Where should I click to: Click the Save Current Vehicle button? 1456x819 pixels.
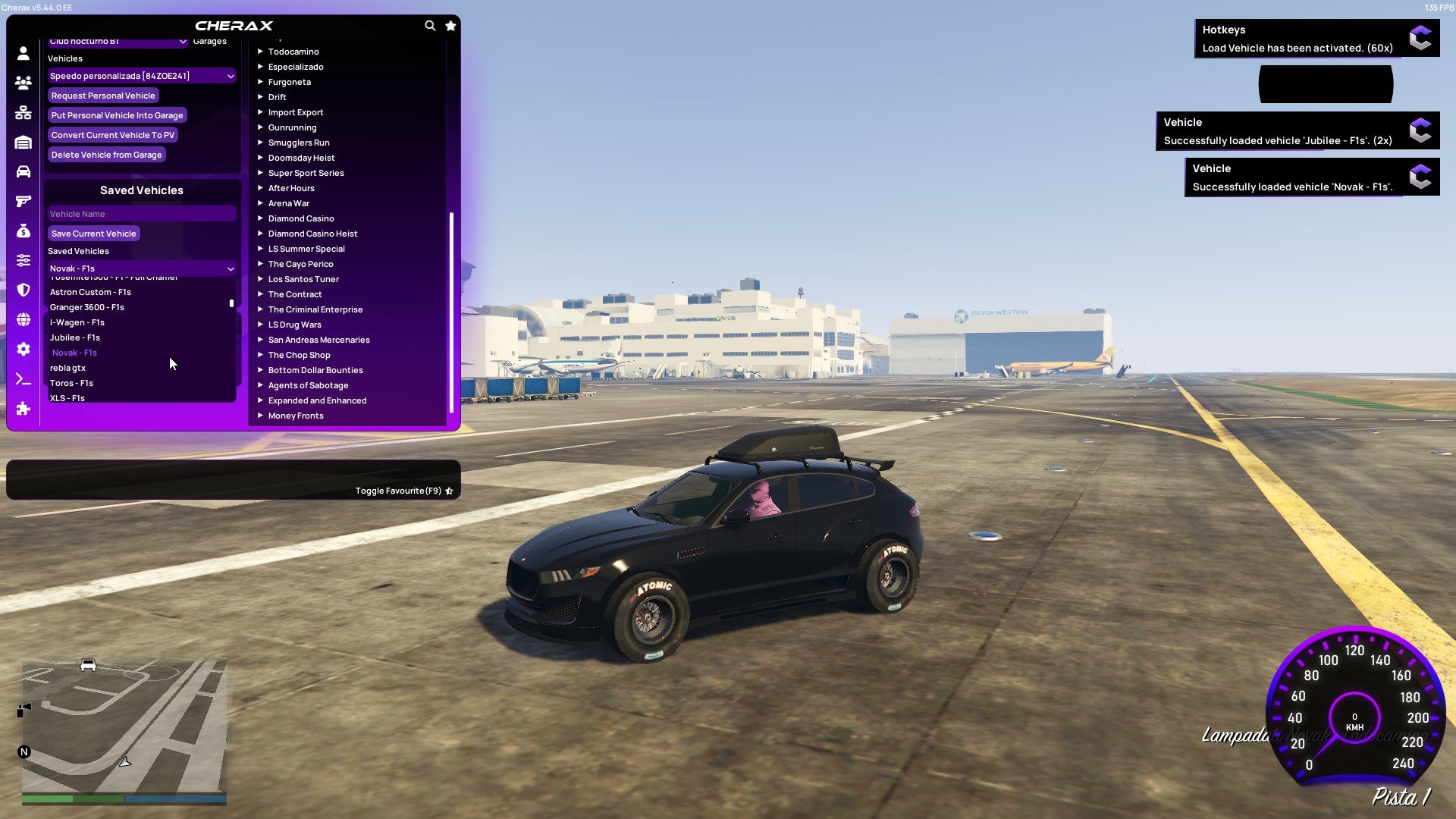pyautogui.click(x=93, y=233)
